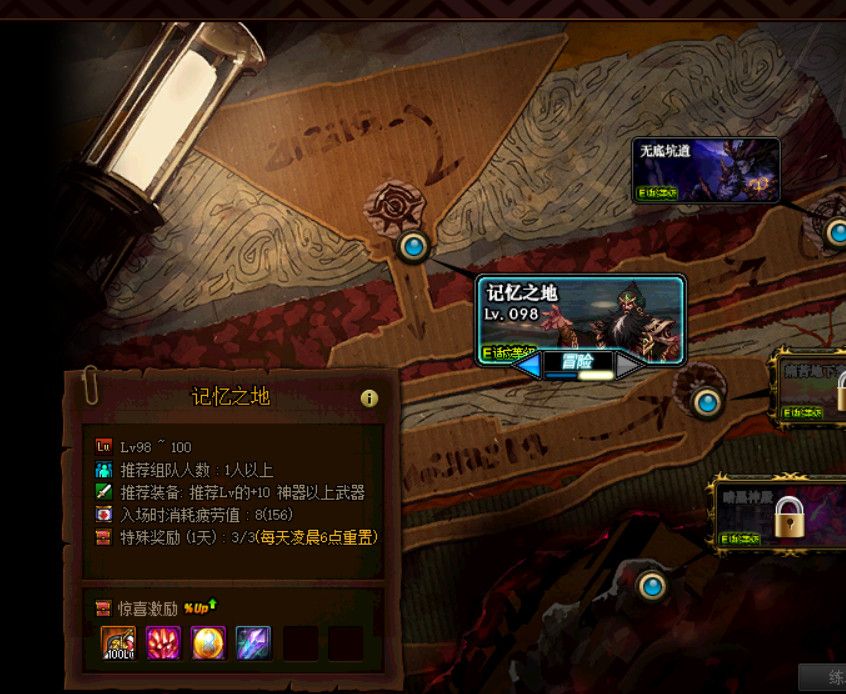Inspect the purple spear reward icon
Screen dimensions: 846x694
tap(254, 643)
